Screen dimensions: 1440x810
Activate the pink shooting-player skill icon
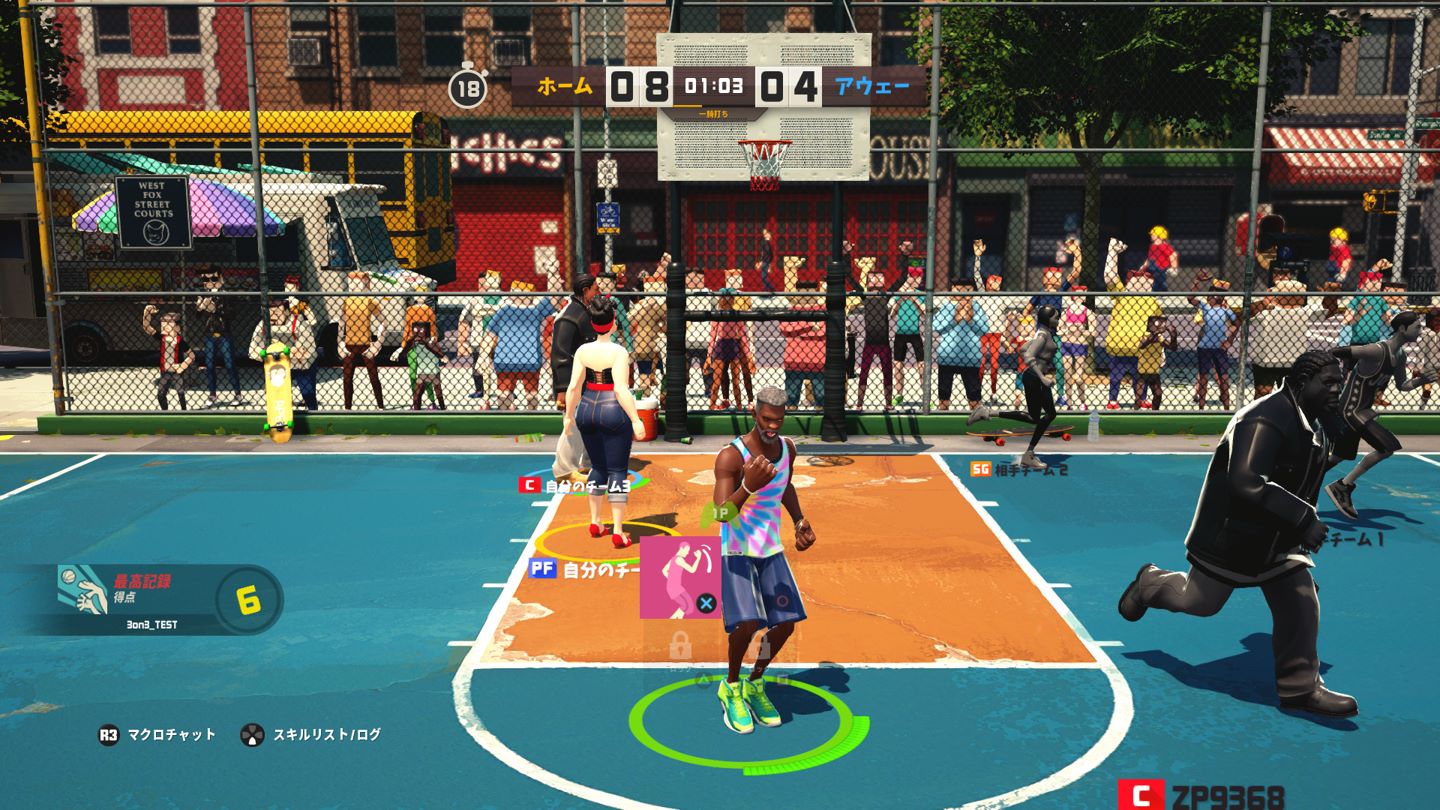click(680, 577)
